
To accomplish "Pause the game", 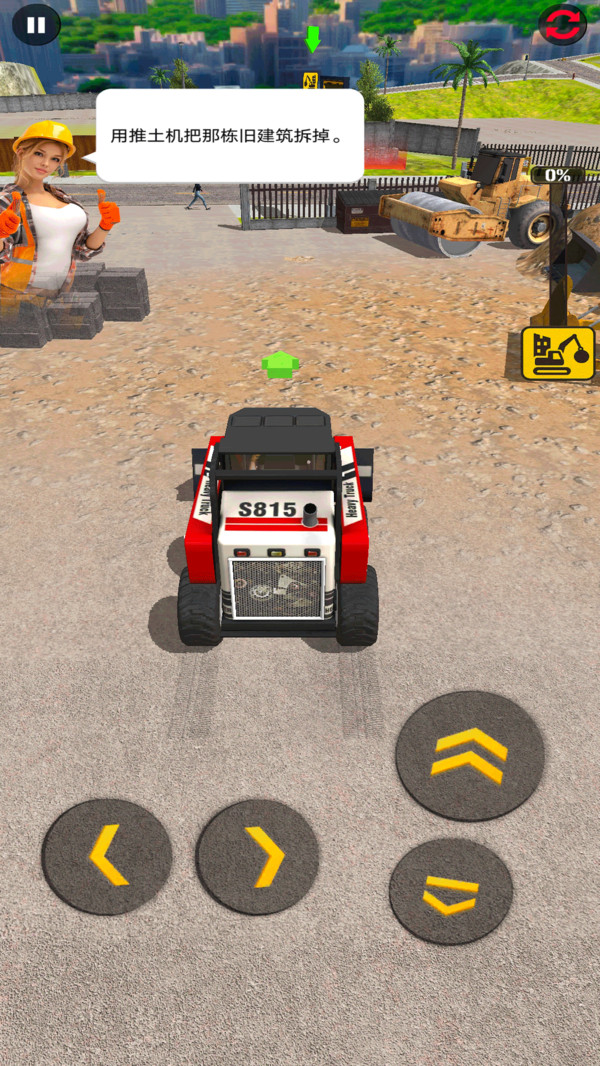I will point(36,25).
